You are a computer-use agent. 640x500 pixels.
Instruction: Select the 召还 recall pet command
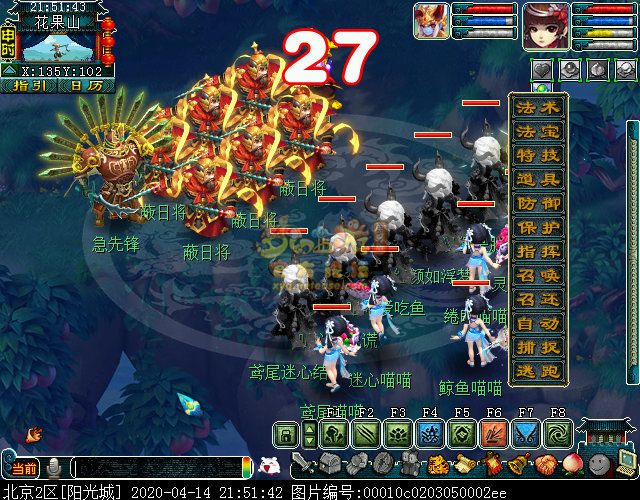(539, 299)
